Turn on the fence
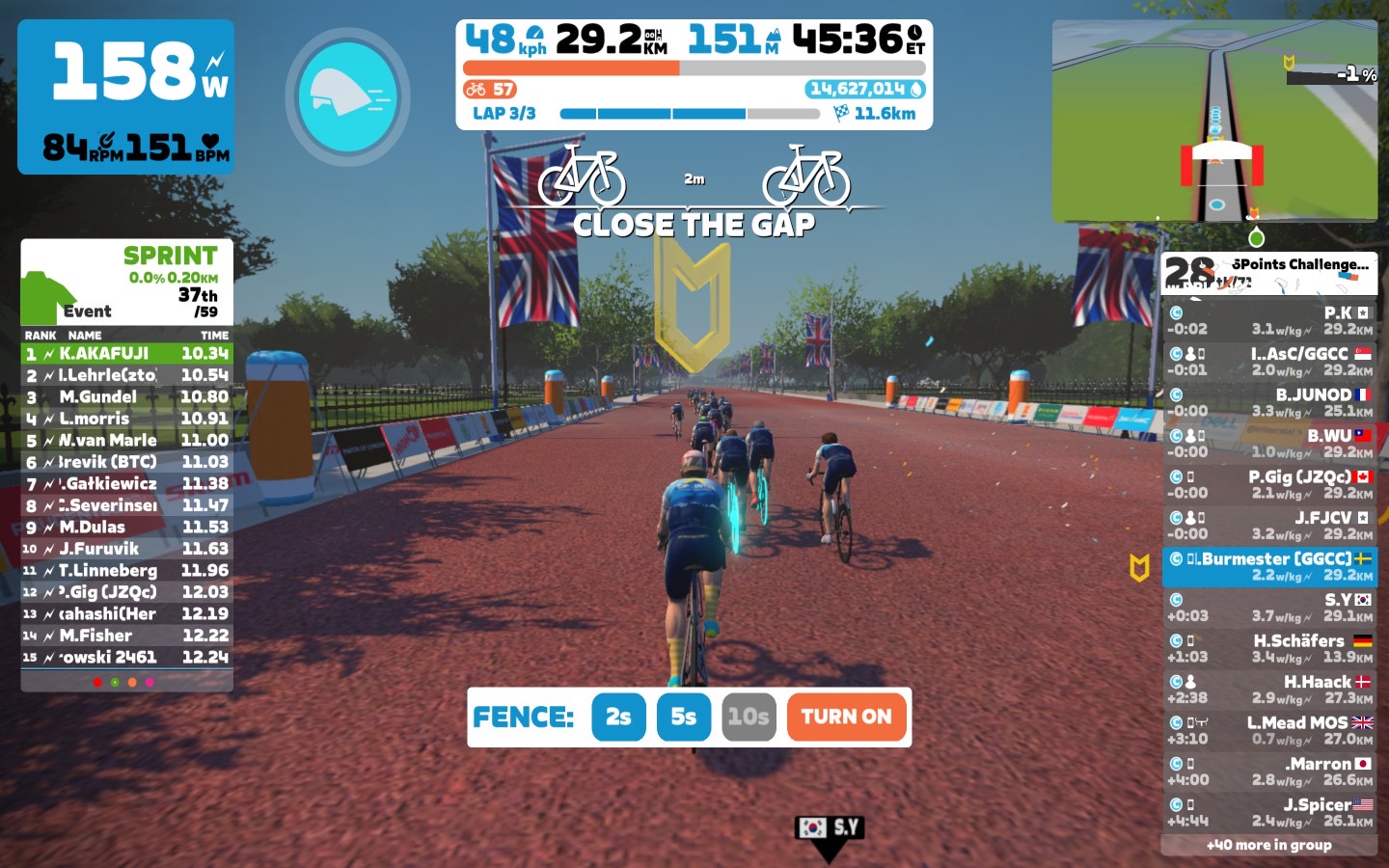The width and height of the screenshot is (1389, 868). click(x=846, y=717)
